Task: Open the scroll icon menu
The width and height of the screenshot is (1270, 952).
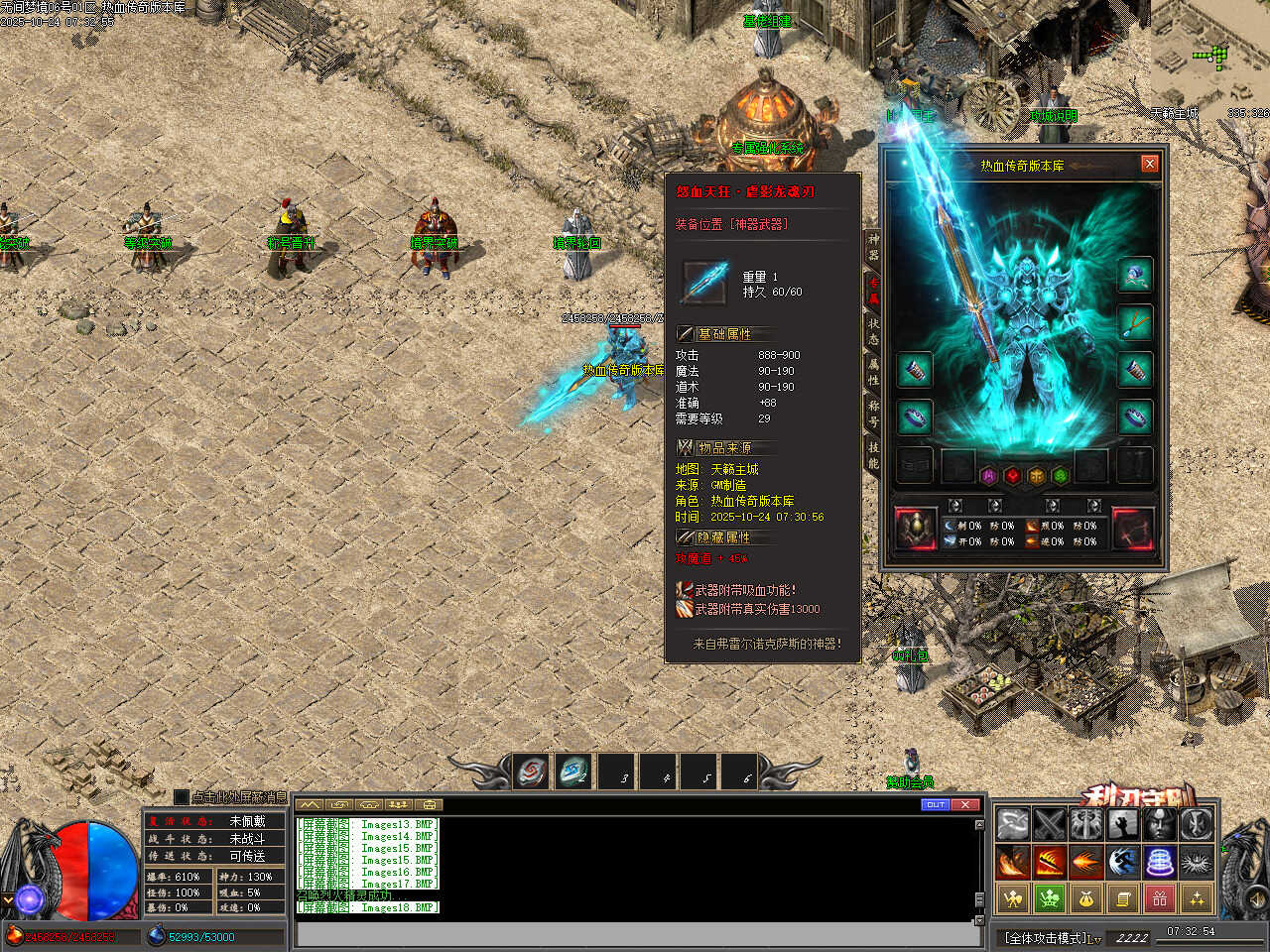Action: pyautogui.click(x=1123, y=898)
